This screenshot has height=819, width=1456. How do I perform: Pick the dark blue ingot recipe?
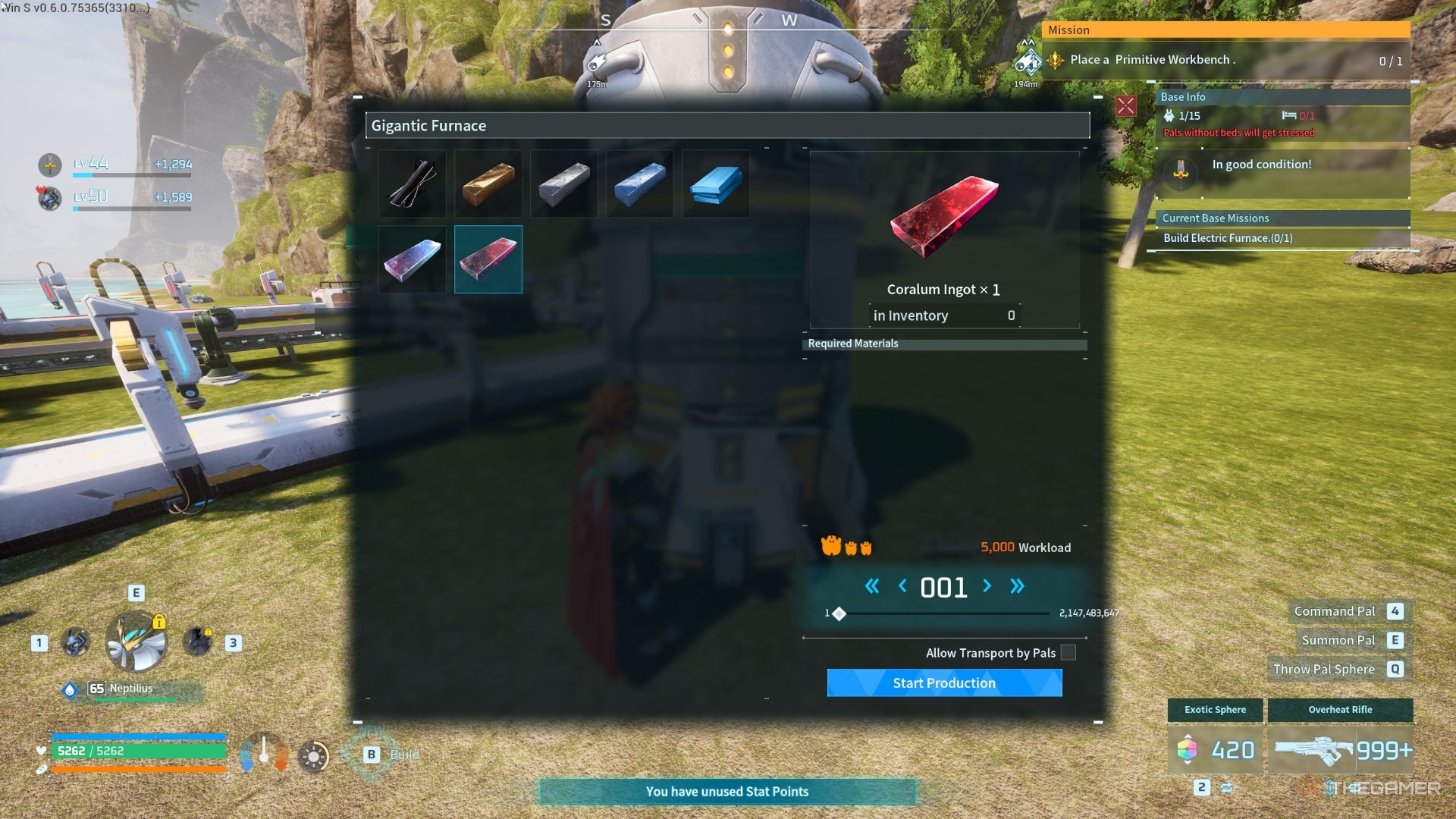pyautogui.click(x=640, y=184)
